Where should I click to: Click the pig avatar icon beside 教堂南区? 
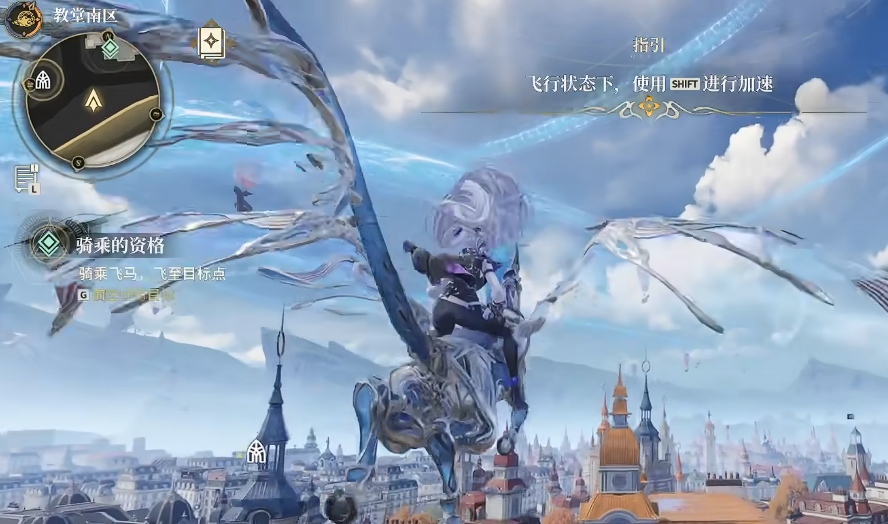22,17
